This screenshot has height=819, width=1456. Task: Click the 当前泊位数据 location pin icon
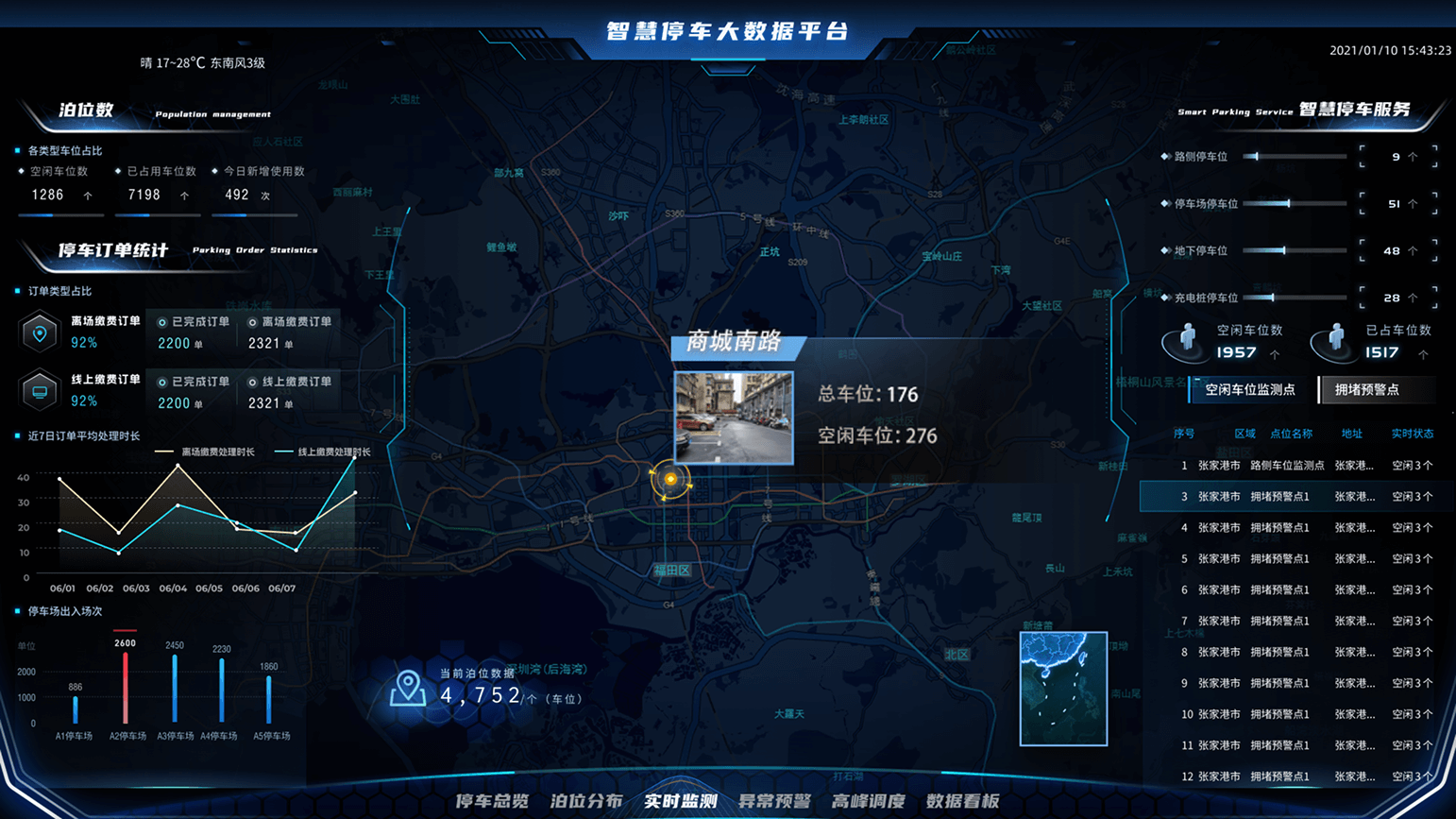pos(408,688)
